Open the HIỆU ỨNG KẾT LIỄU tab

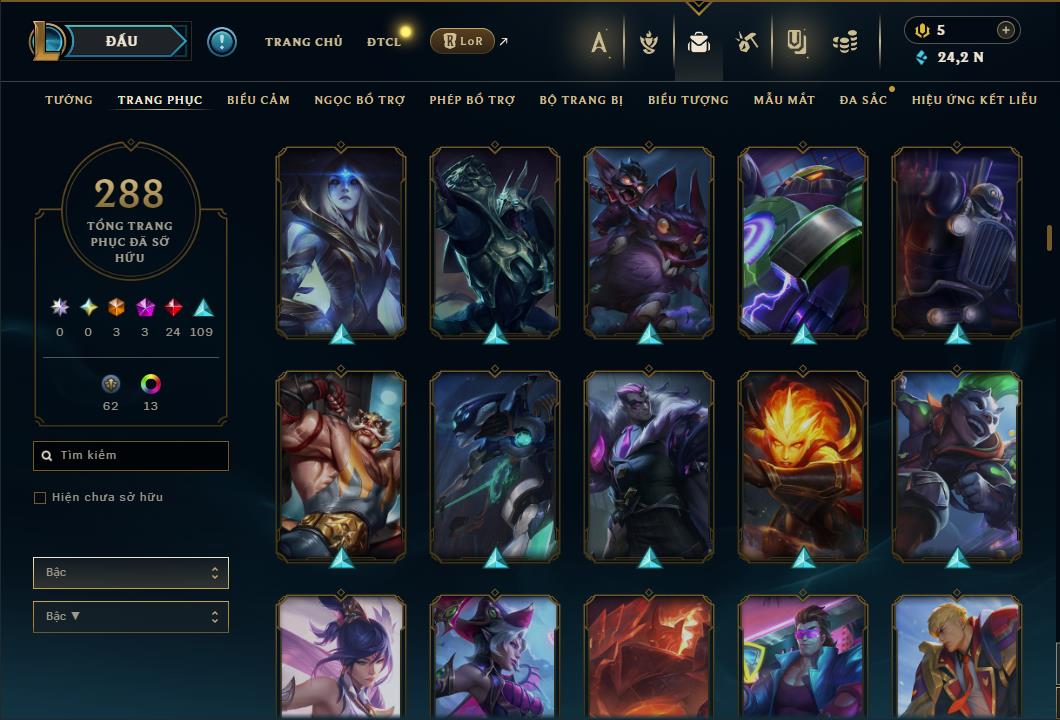pos(974,100)
